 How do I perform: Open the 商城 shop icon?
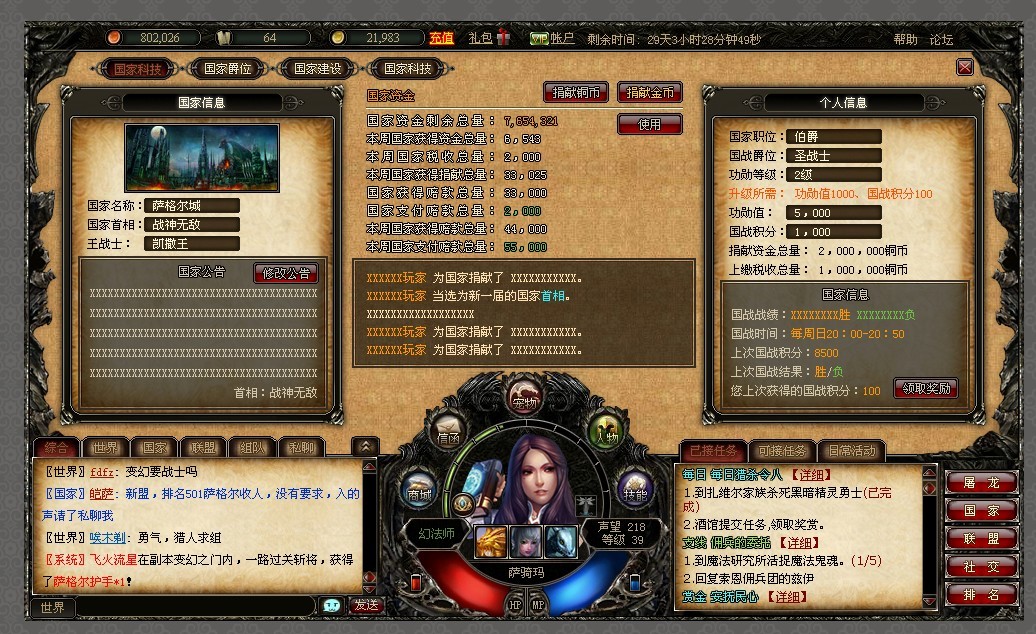[420, 490]
